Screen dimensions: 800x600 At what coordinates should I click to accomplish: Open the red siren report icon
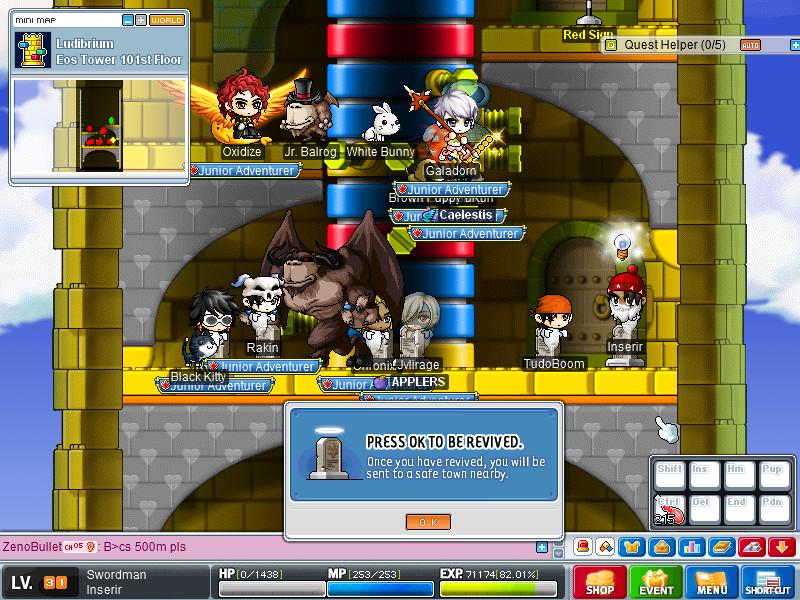(582, 547)
